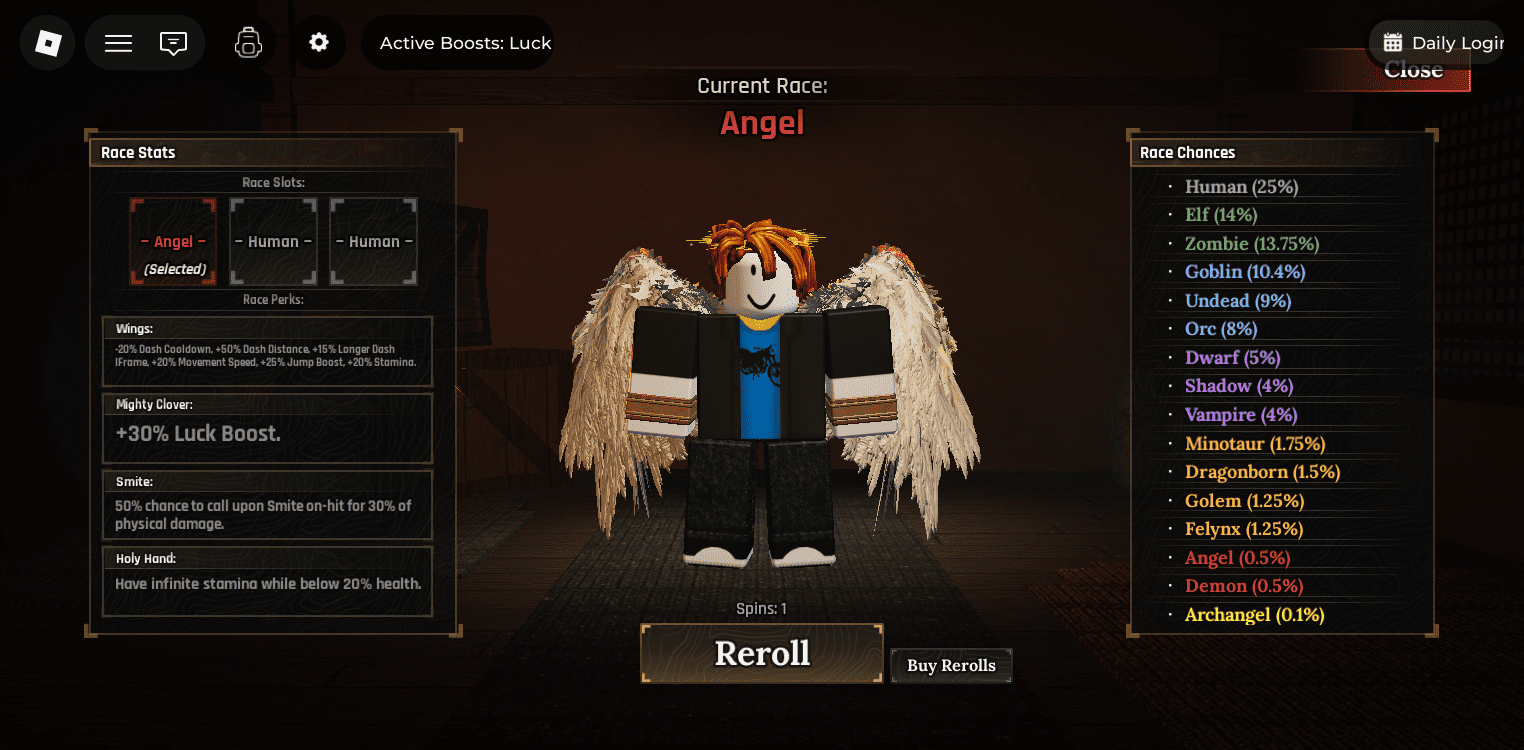Select Archangel in the Race Chances list
Viewport: 1524px width, 750px height.
[1254, 614]
